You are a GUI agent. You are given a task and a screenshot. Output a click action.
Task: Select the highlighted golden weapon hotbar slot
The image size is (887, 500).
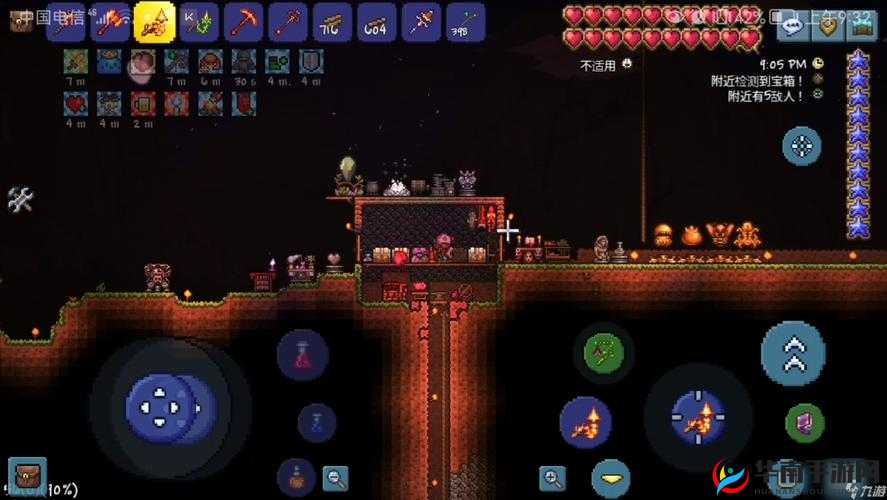[154, 21]
